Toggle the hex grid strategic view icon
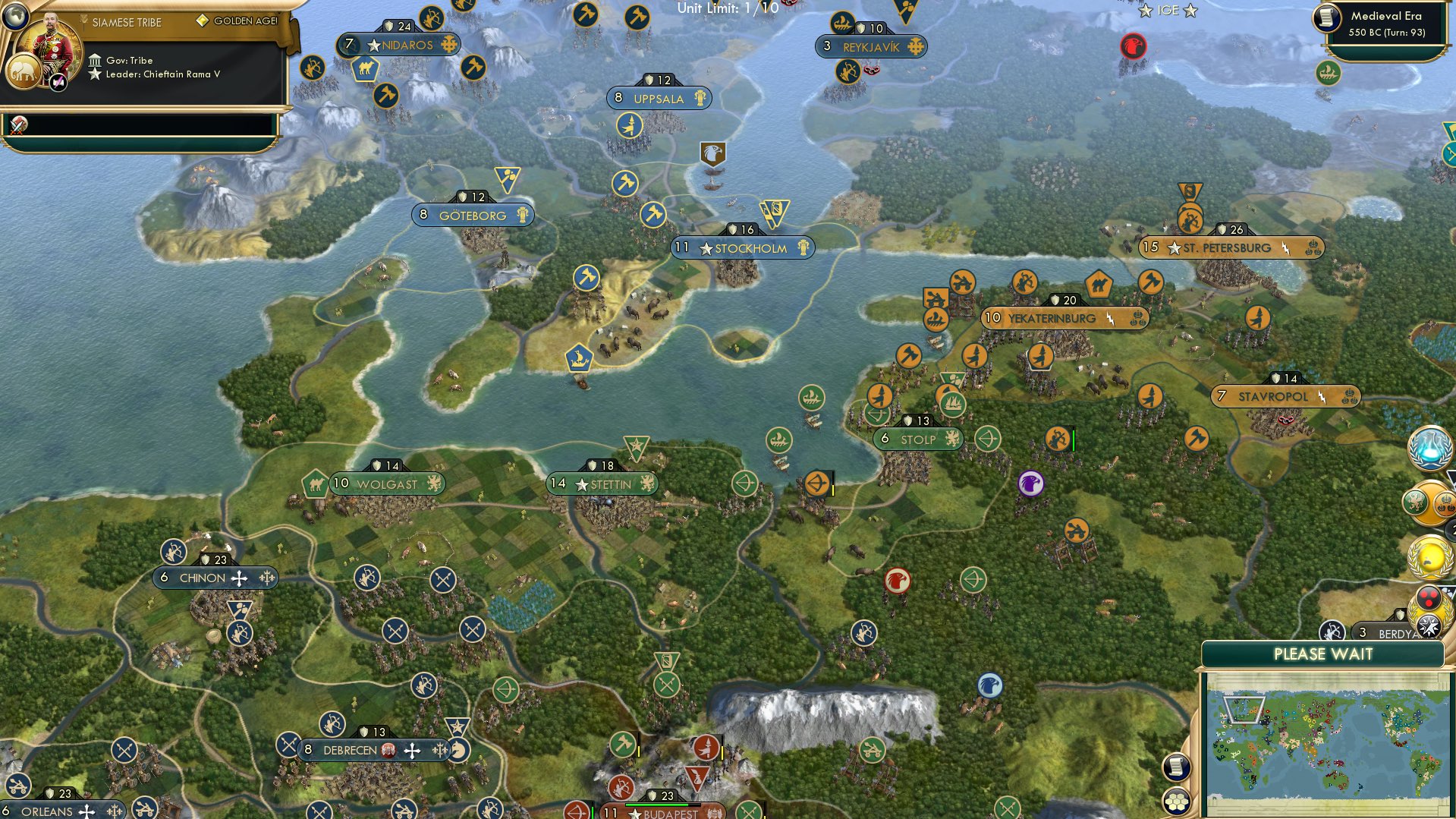 coord(1176,802)
